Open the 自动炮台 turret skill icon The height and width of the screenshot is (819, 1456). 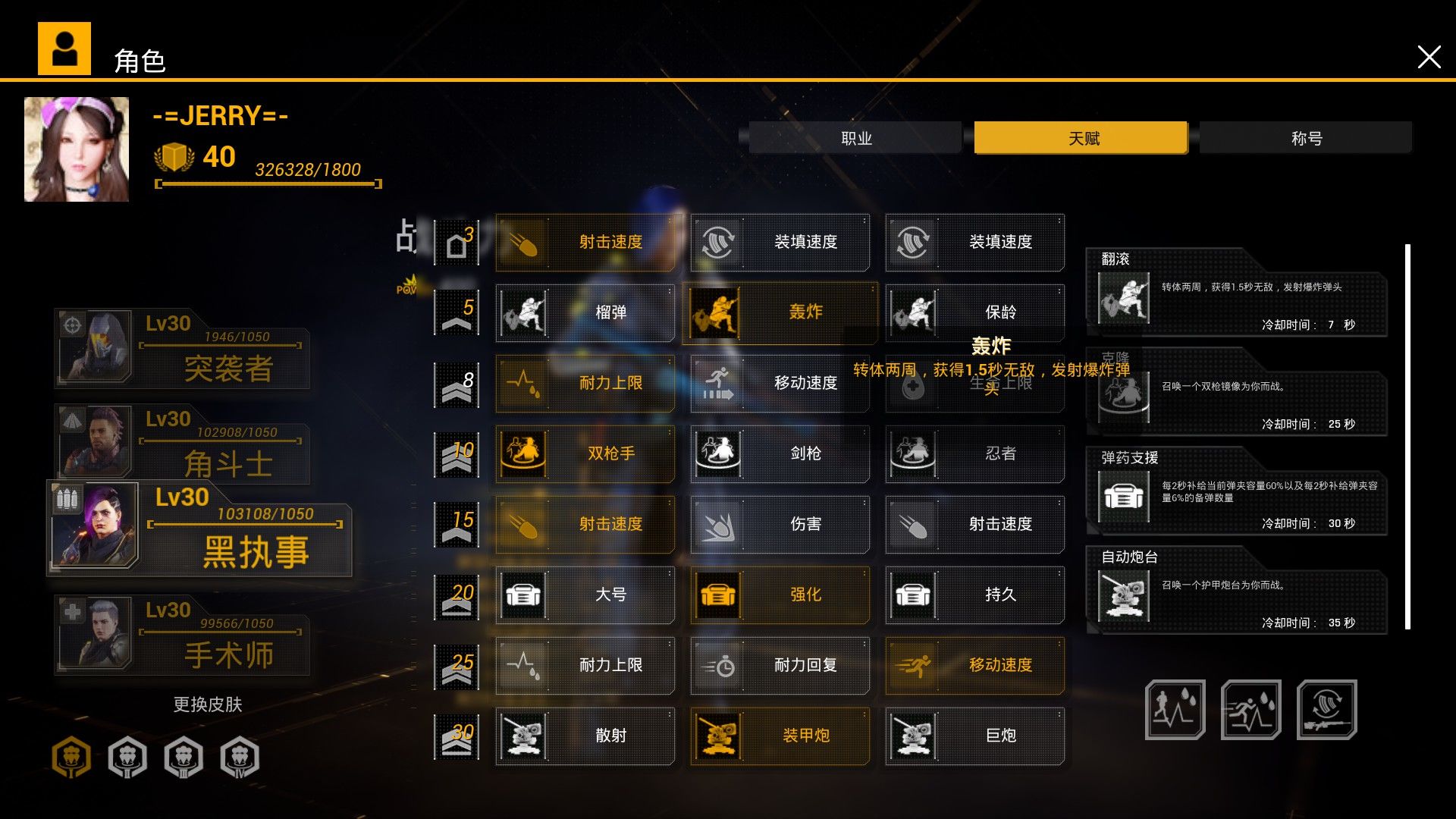[x=1122, y=588]
